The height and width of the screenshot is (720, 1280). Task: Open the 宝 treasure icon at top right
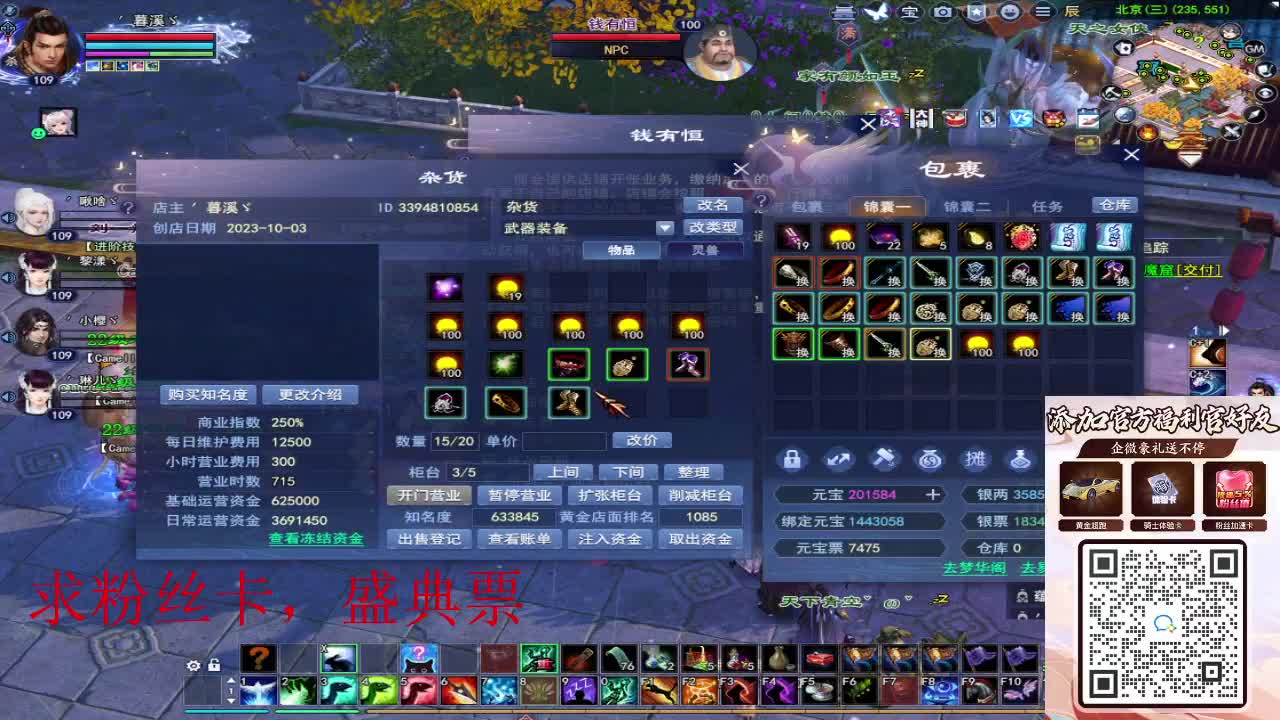pos(910,12)
